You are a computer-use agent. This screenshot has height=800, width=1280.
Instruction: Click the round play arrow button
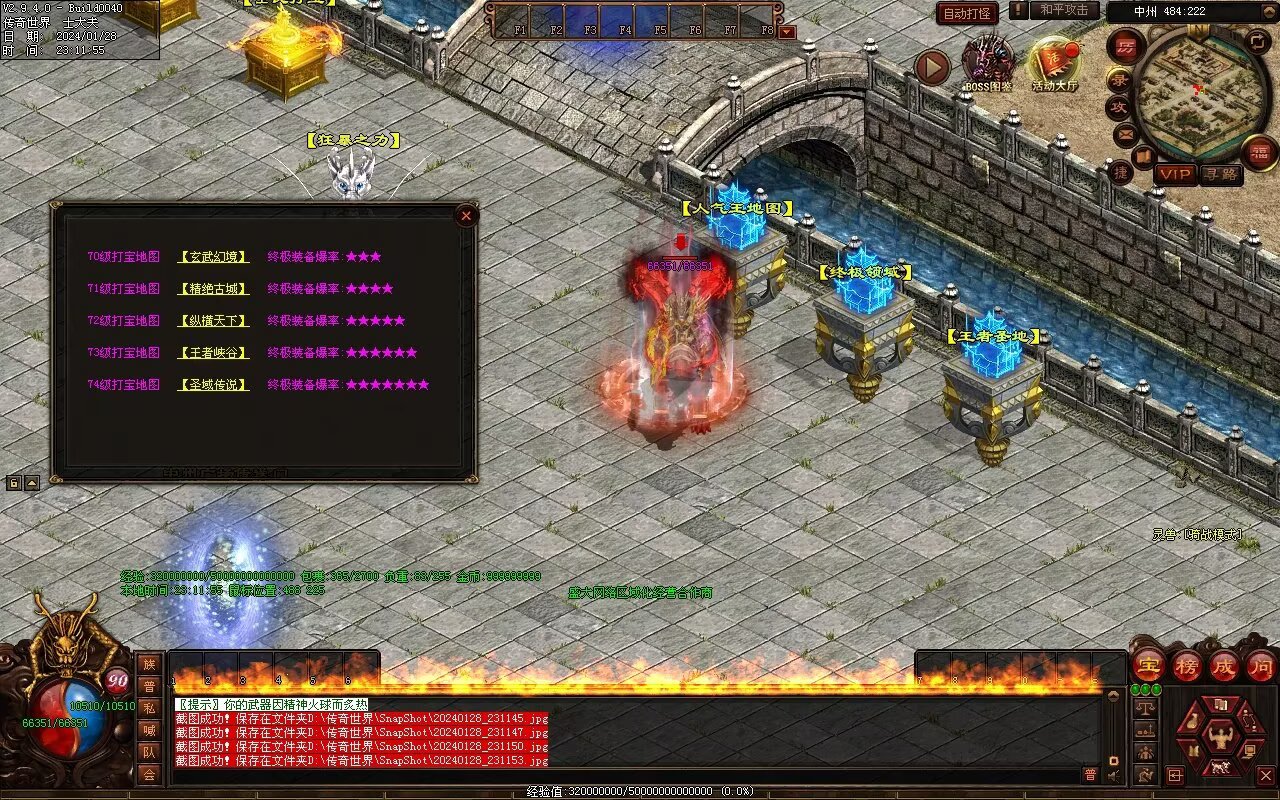pos(932,67)
